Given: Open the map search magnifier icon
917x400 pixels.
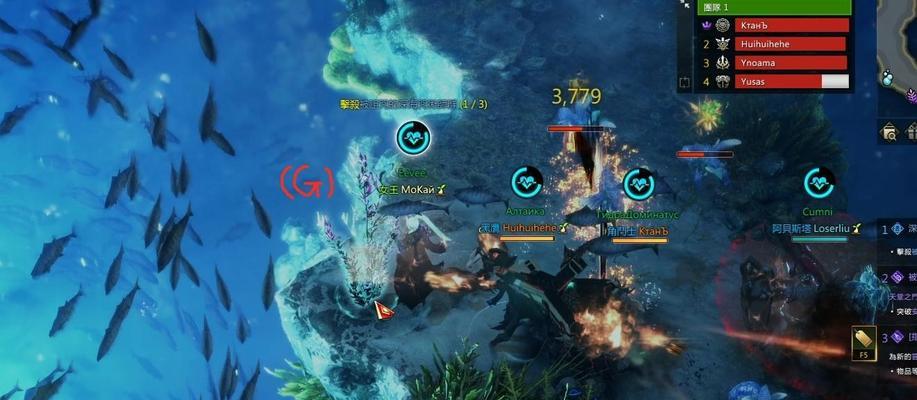Looking at the screenshot, I should point(888,132).
